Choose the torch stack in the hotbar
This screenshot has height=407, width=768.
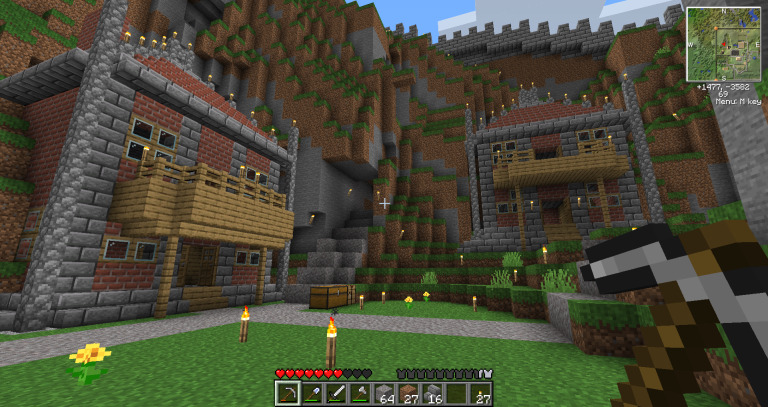pyautogui.click(x=482, y=393)
